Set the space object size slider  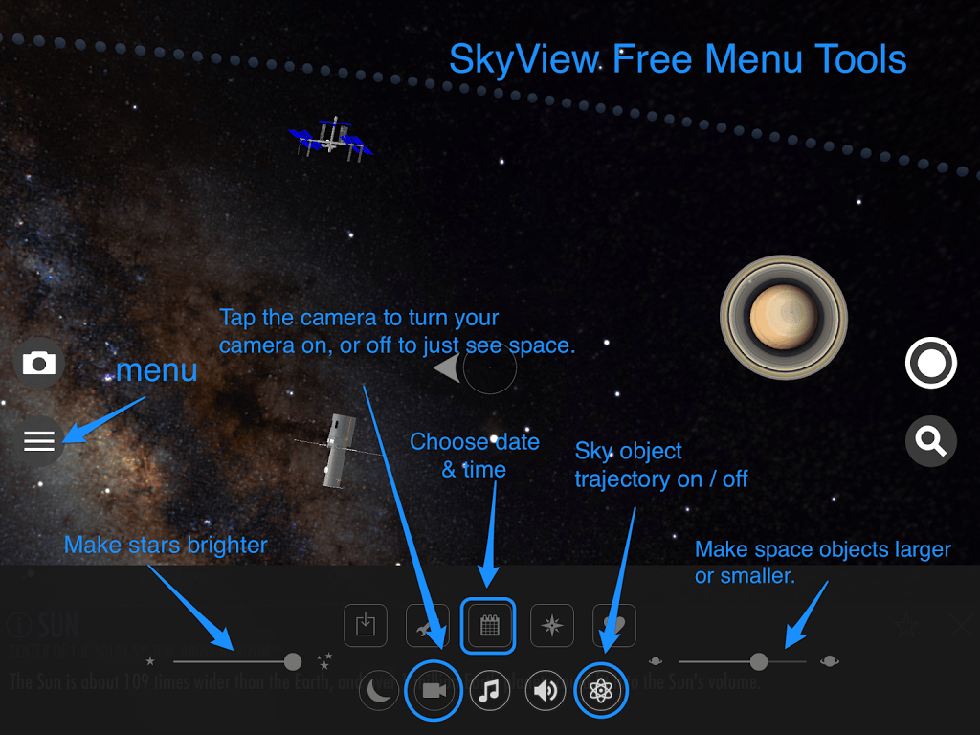click(x=759, y=661)
